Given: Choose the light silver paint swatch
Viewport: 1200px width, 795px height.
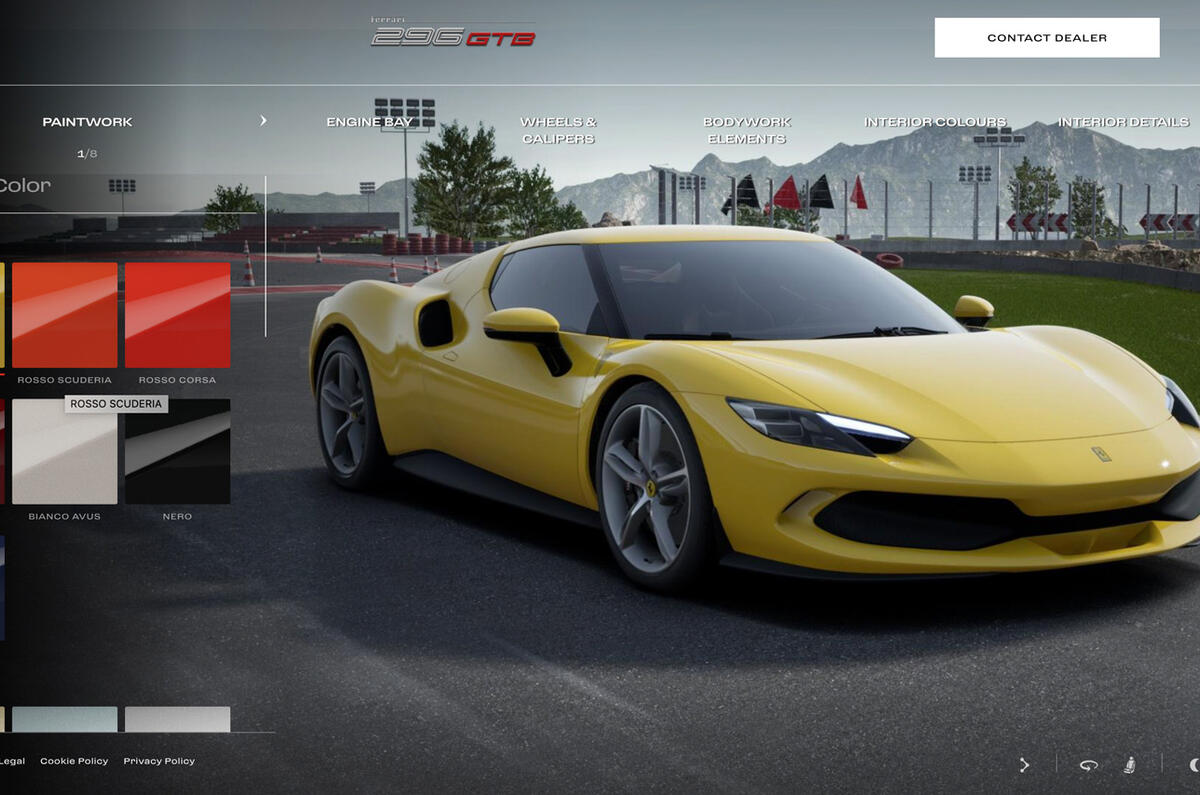Looking at the screenshot, I should click(177, 719).
